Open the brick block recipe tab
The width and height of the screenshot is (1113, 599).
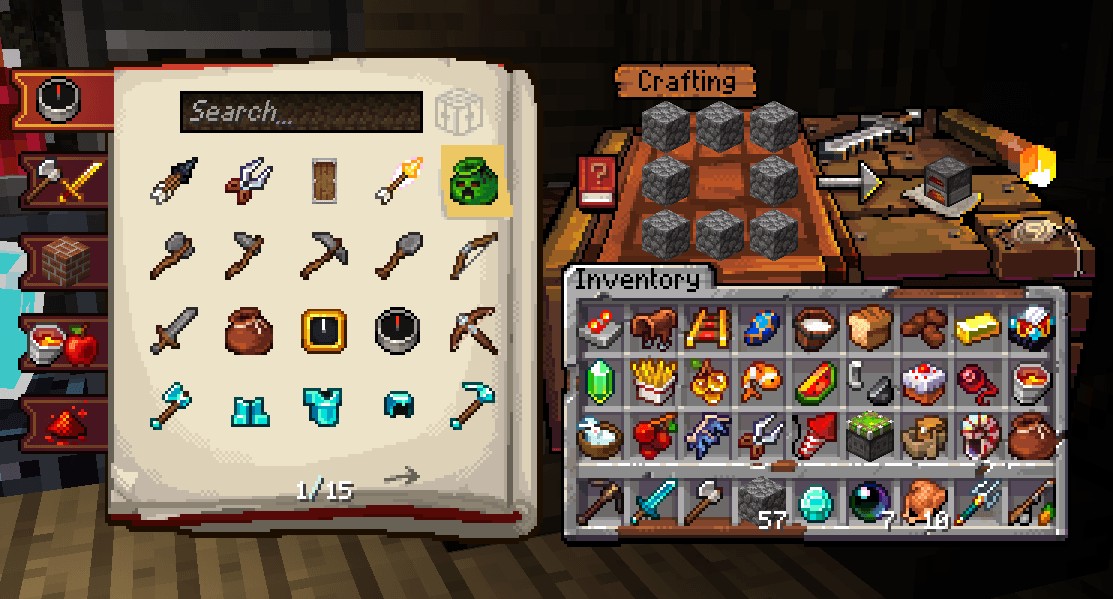click(63, 259)
